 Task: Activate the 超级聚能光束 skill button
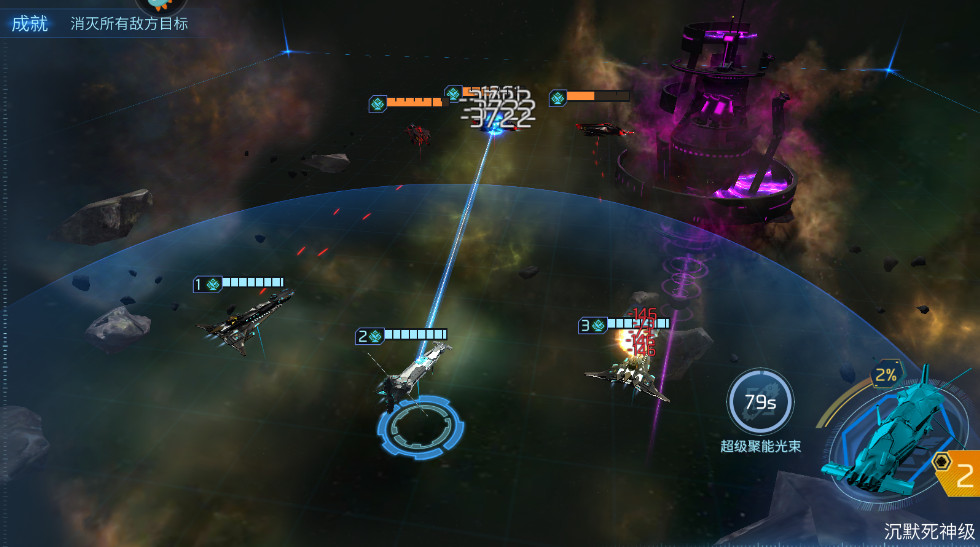tap(760, 403)
